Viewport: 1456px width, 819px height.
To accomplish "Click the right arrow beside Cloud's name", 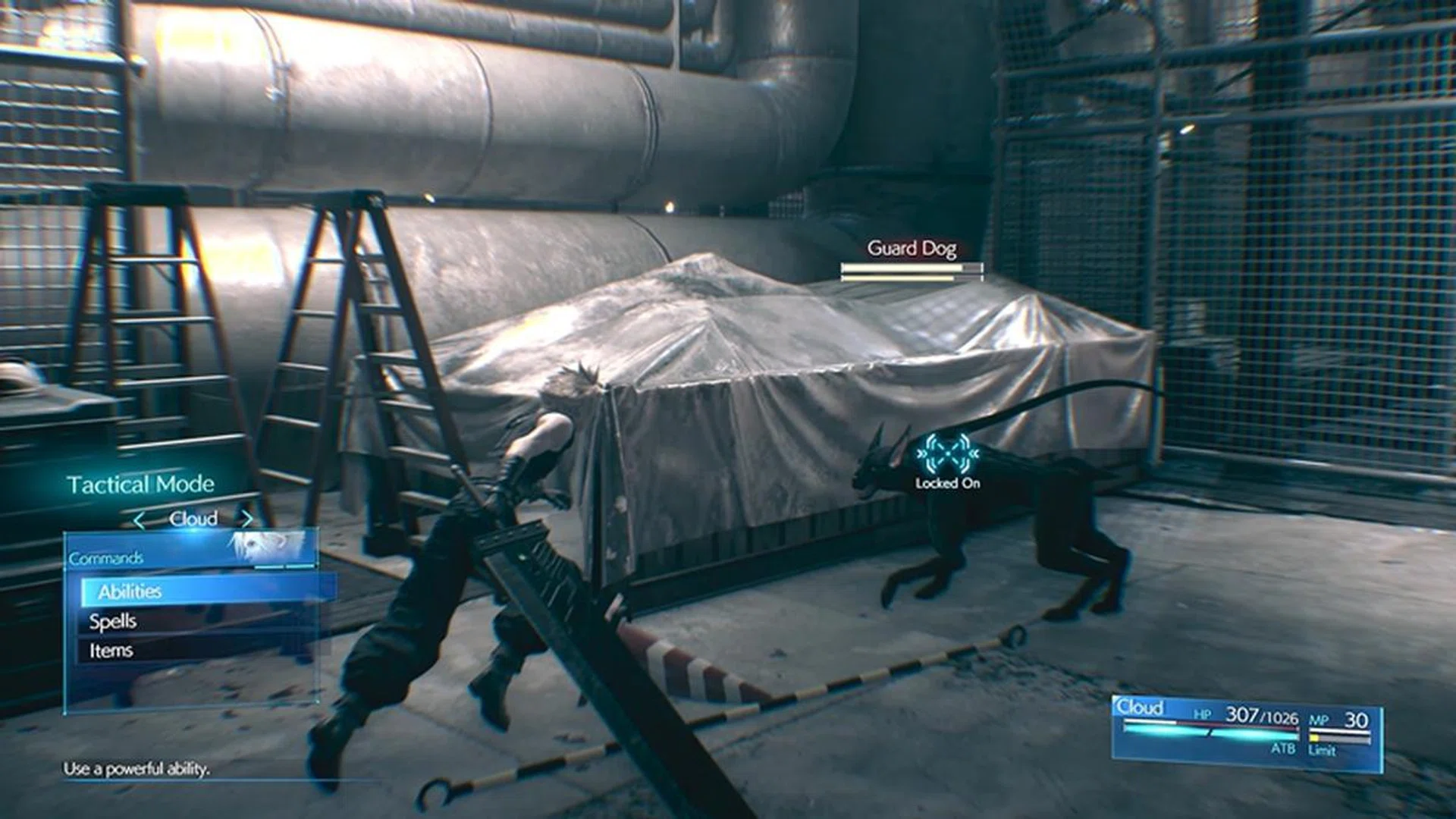I will (246, 519).
